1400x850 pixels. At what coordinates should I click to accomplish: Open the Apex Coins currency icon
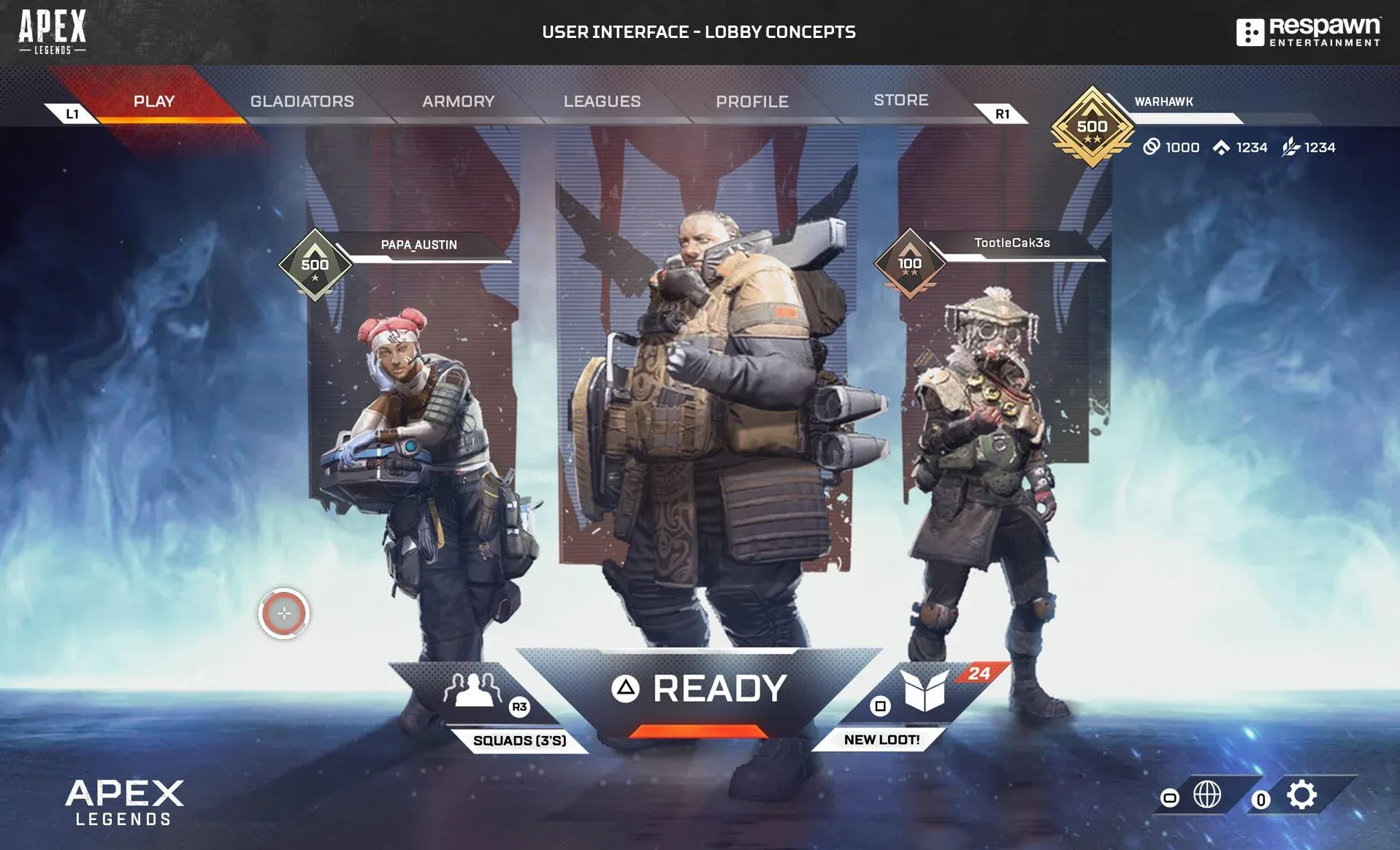pyautogui.click(x=1152, y=148)
